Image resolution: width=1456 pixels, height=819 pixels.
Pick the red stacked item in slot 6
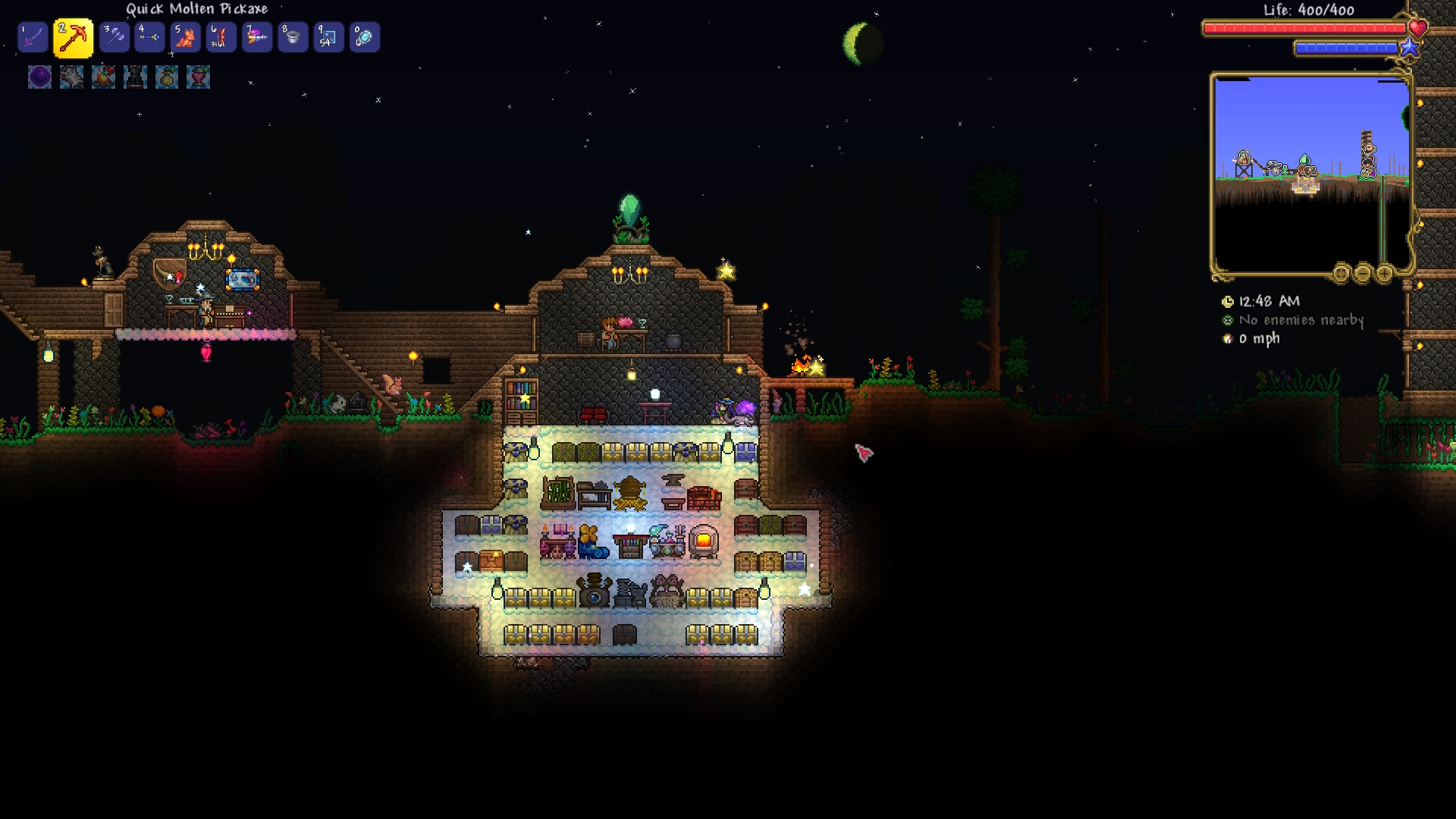pos(221,37)
